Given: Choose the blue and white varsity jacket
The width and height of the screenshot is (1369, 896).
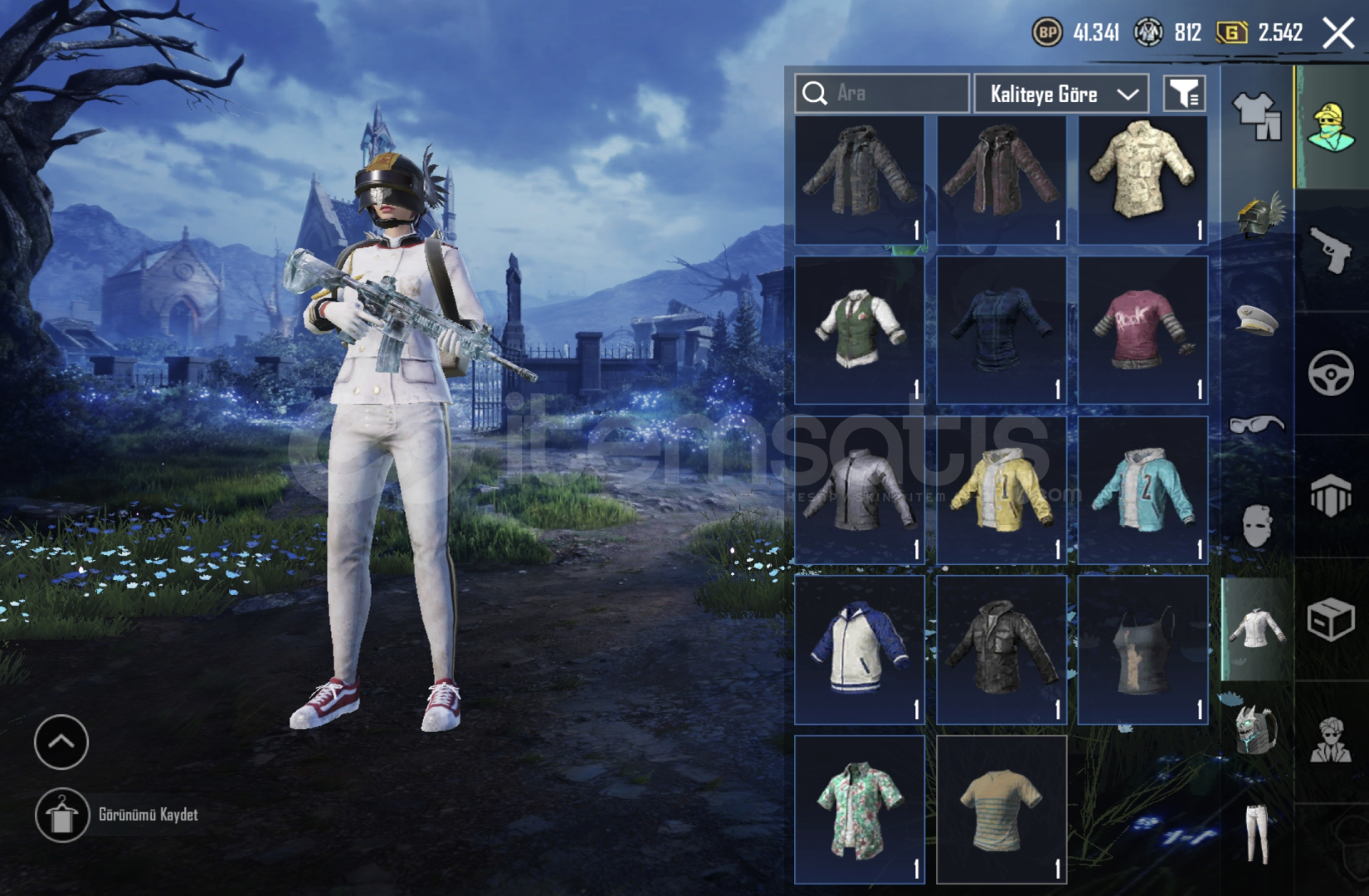Looking at the screenshot, I should pos(859,649).
